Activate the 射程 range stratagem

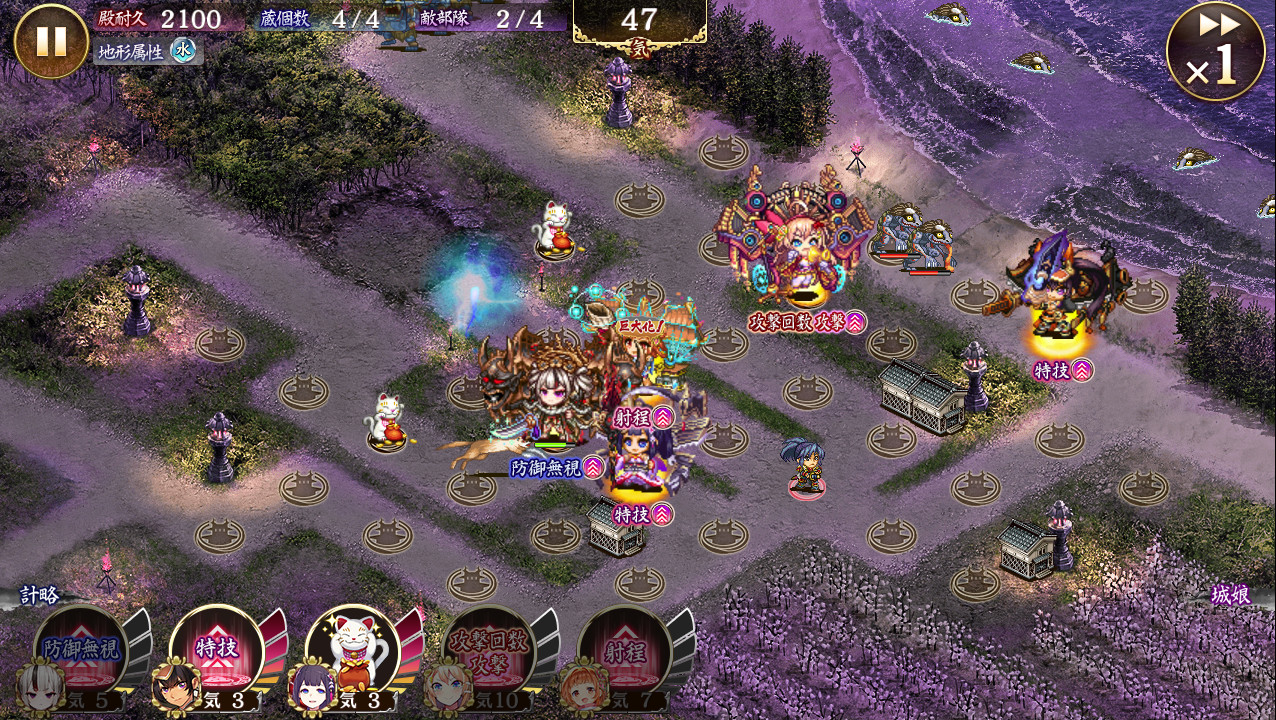[x=624, y=652]
